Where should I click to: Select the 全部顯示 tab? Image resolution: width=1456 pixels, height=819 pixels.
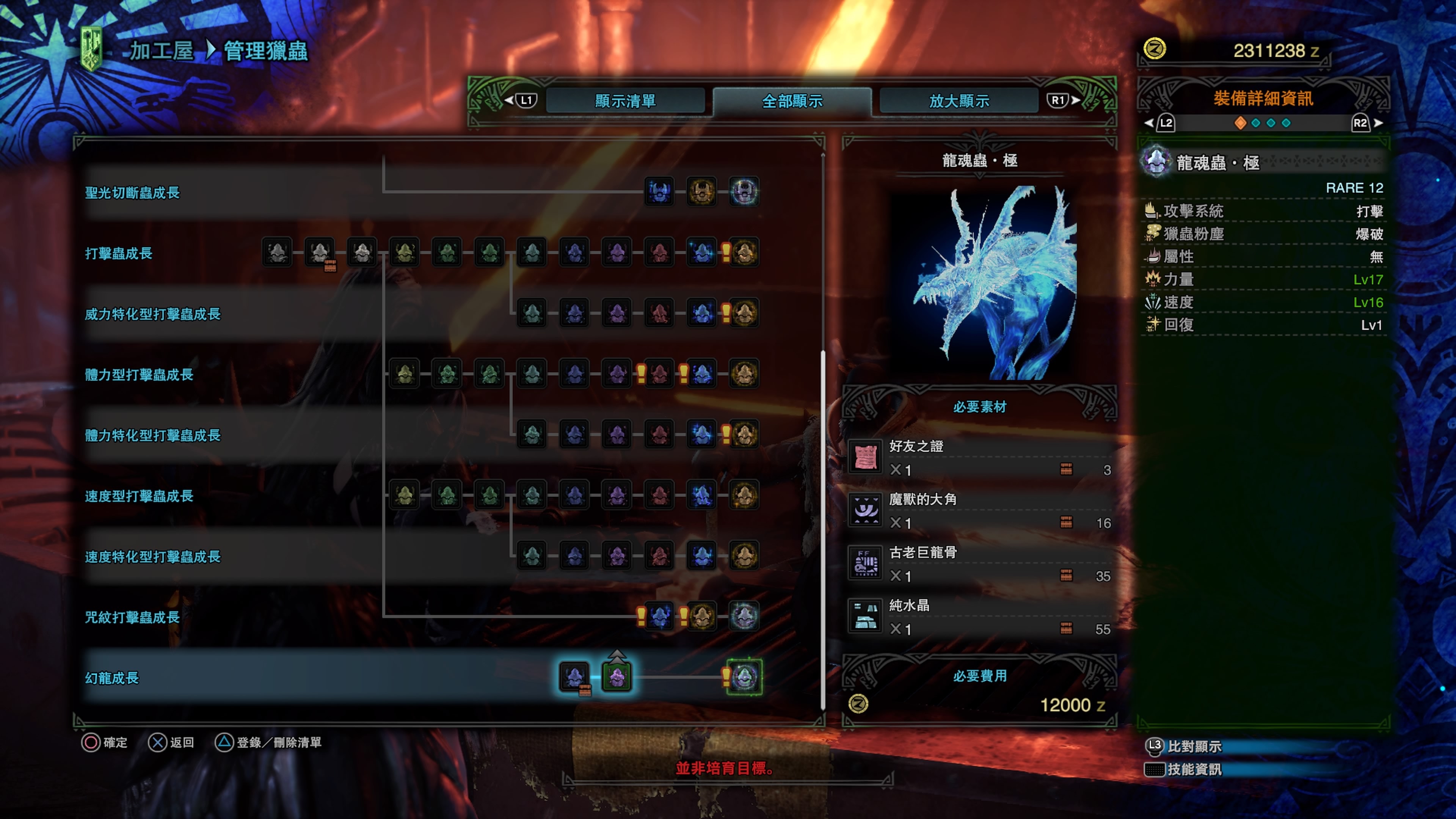click(x=792, y=101)
